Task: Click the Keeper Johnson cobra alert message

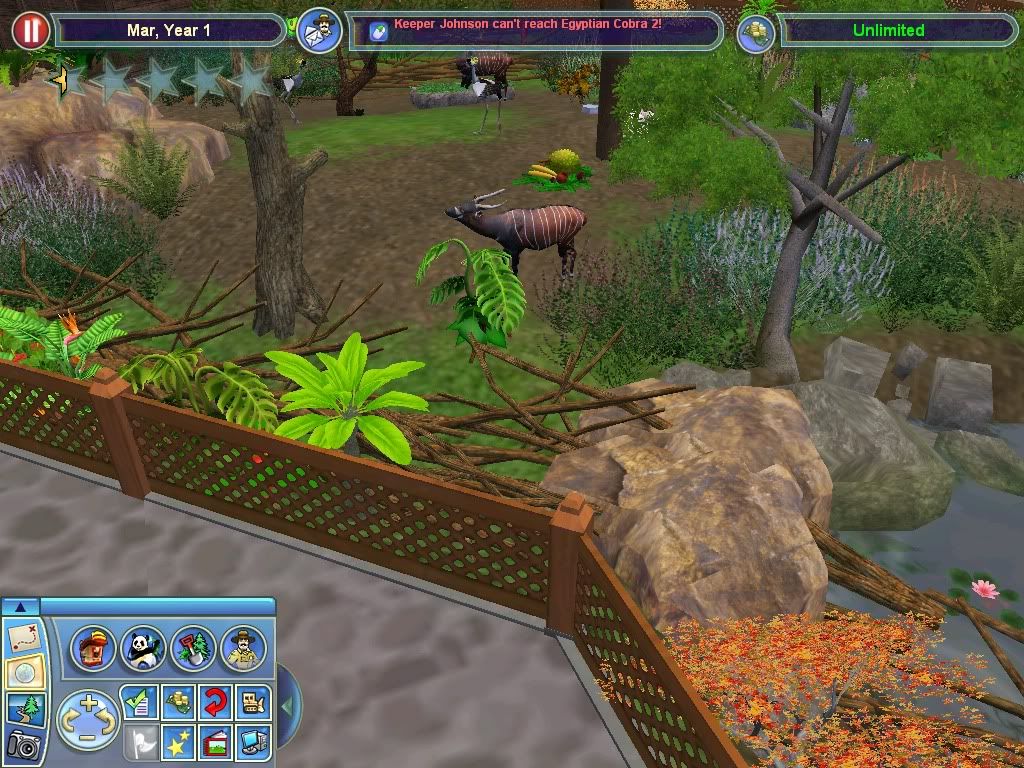Action: [527, 23]
